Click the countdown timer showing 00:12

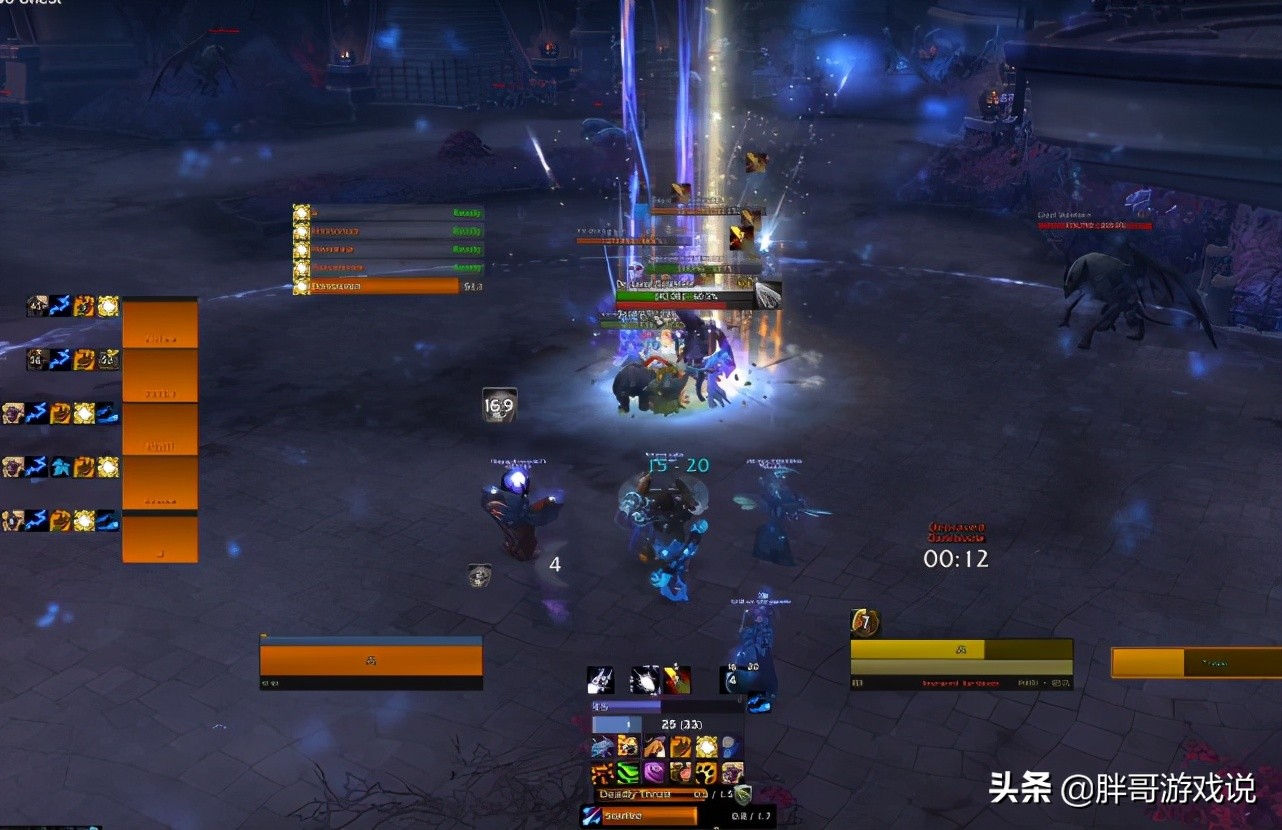point(956,559)
